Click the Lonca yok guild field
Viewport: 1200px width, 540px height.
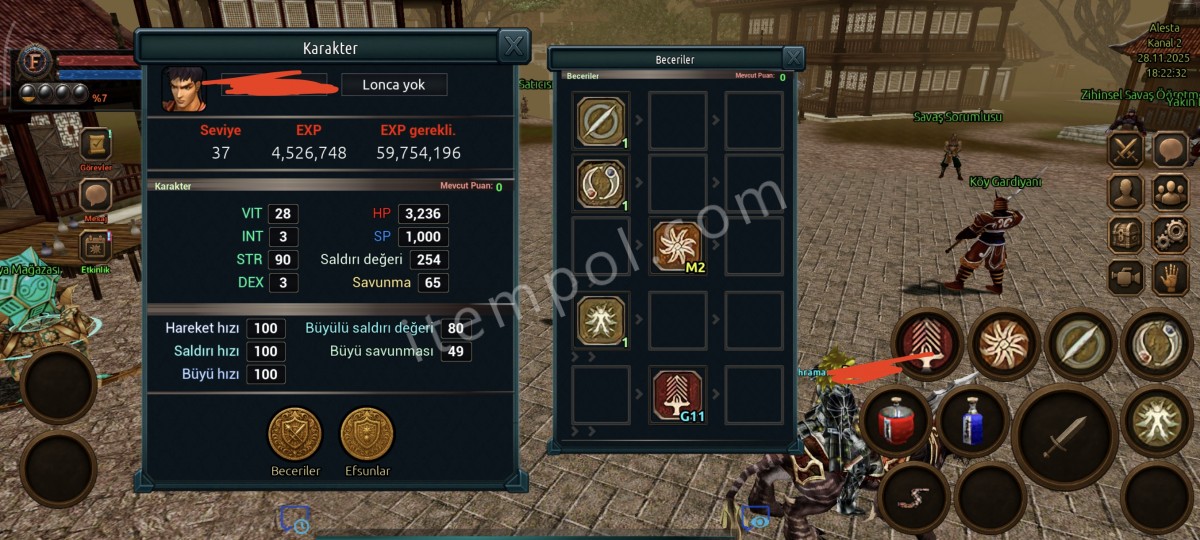[394, 85]
